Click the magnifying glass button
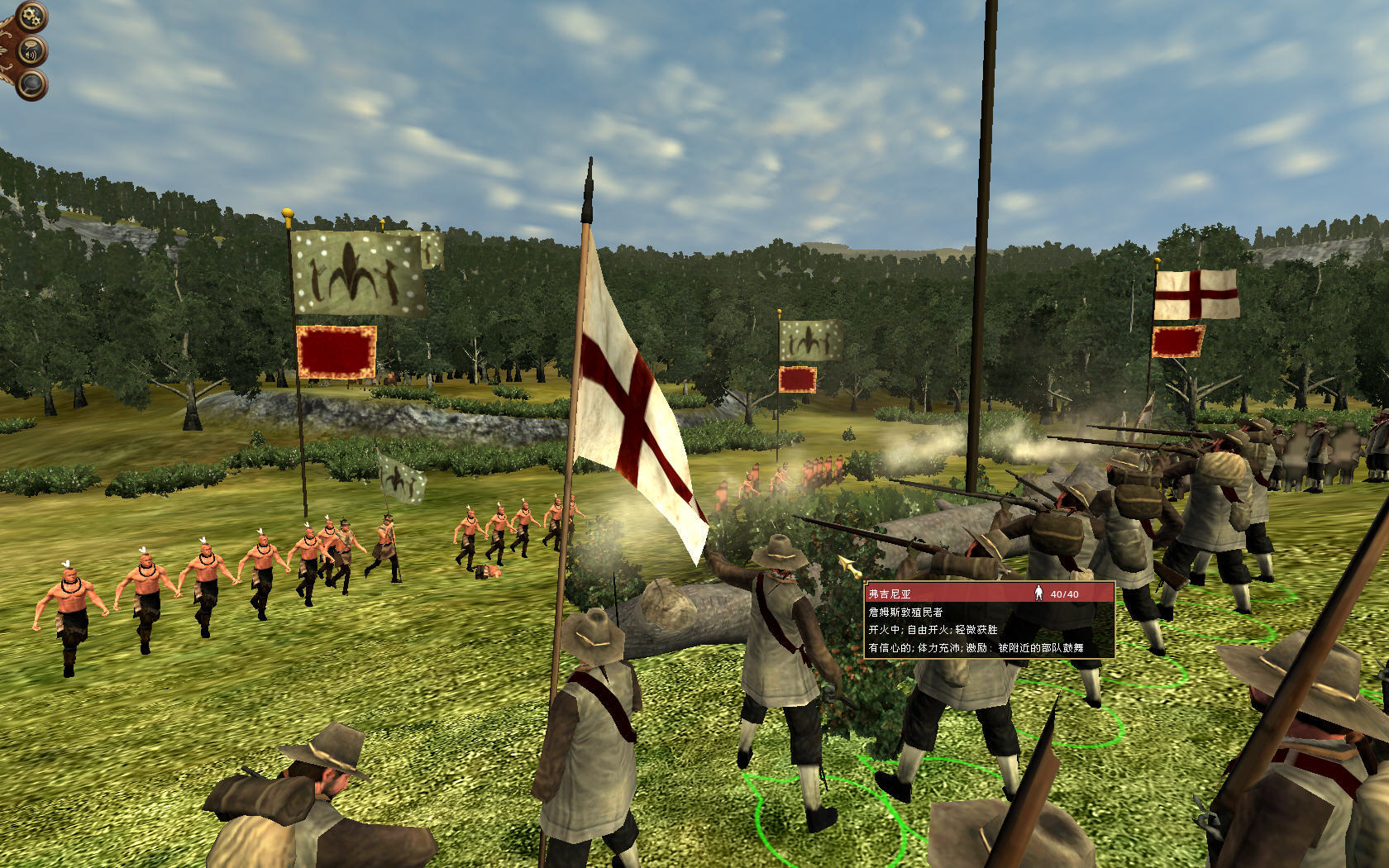The height and width of the screenshot is (868, 1389). pos(32,84)
